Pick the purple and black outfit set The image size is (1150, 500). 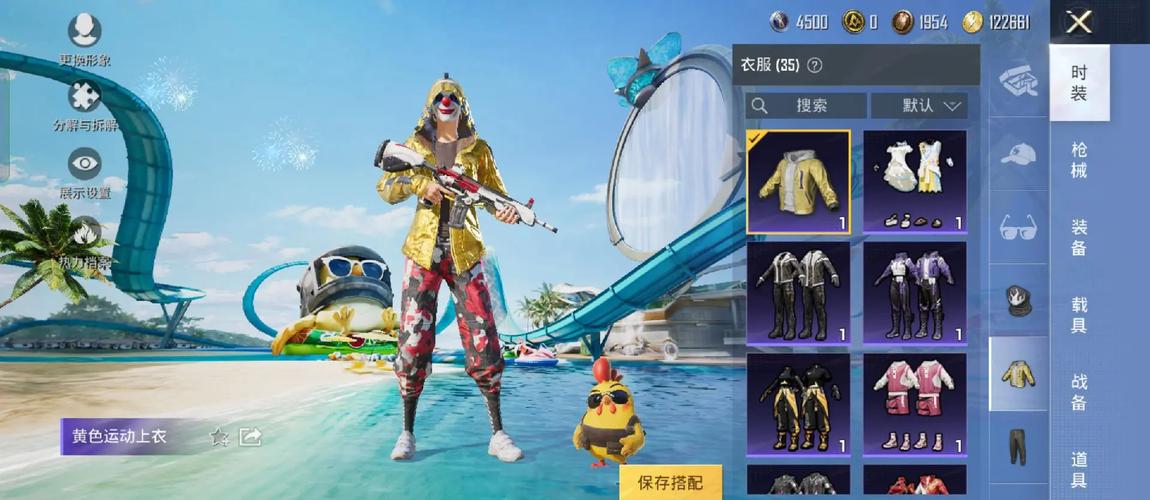click(915, 293)
